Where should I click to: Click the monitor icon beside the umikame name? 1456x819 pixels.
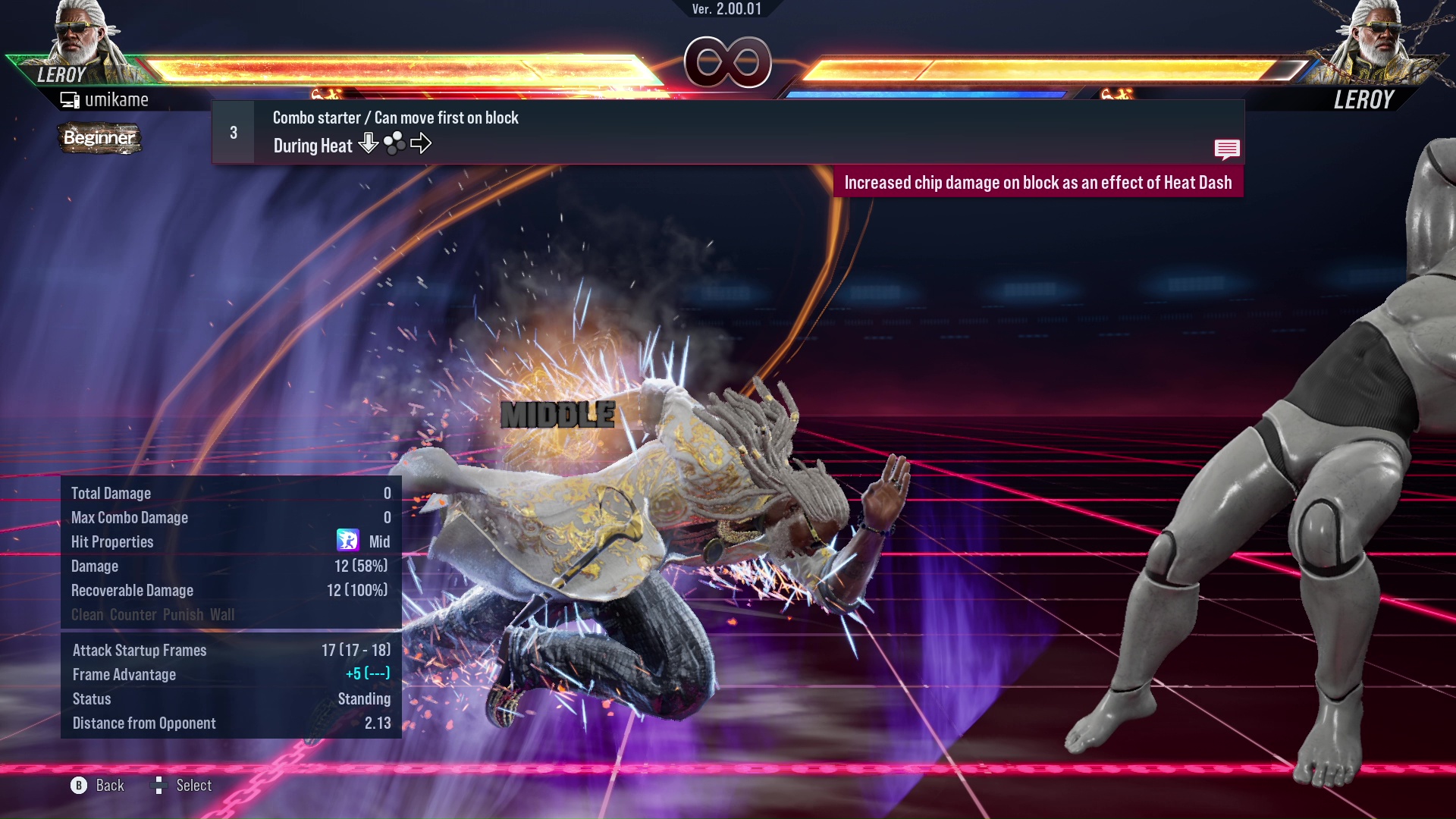(x=70, y=99)
